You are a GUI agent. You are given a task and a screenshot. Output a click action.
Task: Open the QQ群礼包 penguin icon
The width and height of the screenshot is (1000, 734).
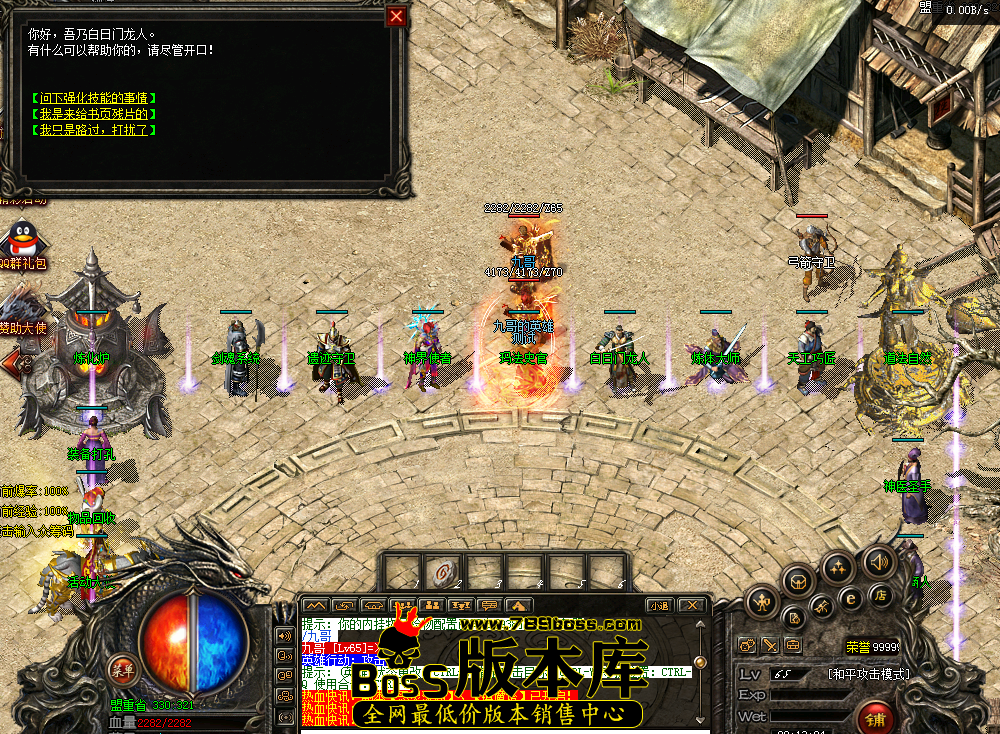(19, 241)
